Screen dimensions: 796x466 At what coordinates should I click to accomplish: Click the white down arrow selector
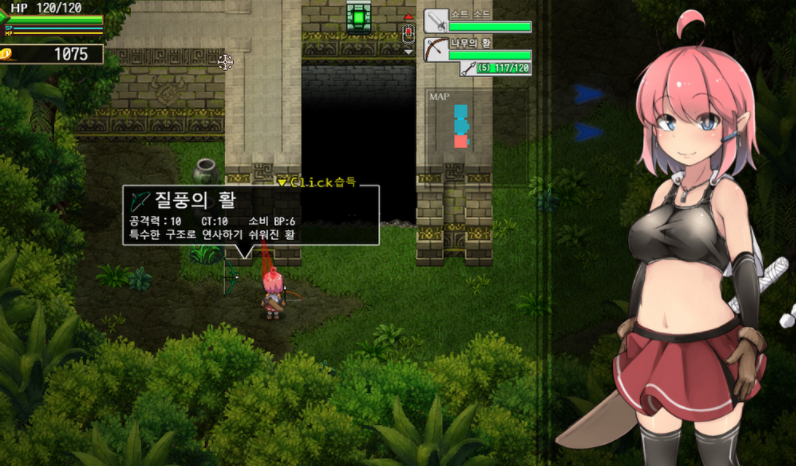[408, 50]
